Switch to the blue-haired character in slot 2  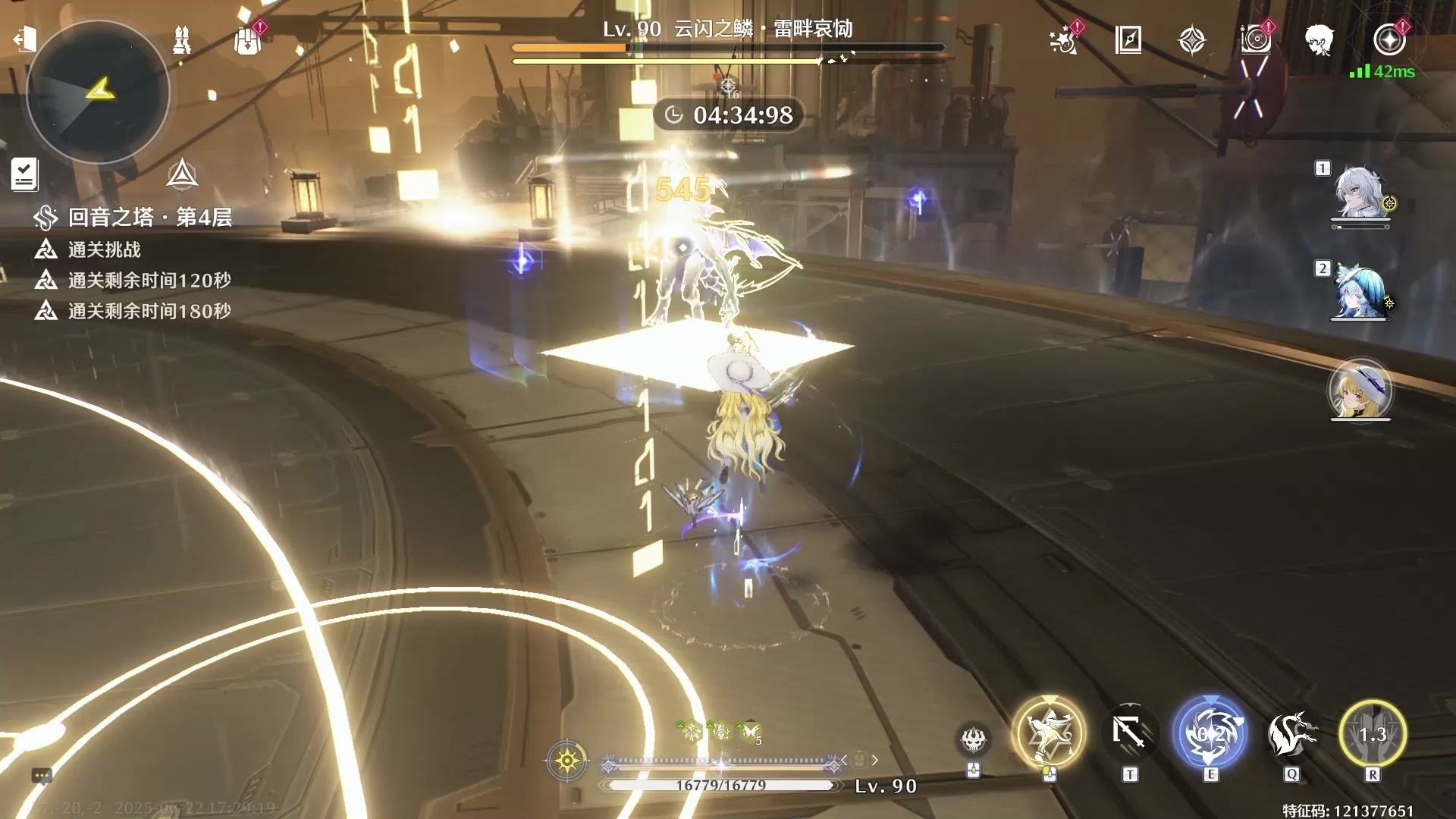point(1360,293)
